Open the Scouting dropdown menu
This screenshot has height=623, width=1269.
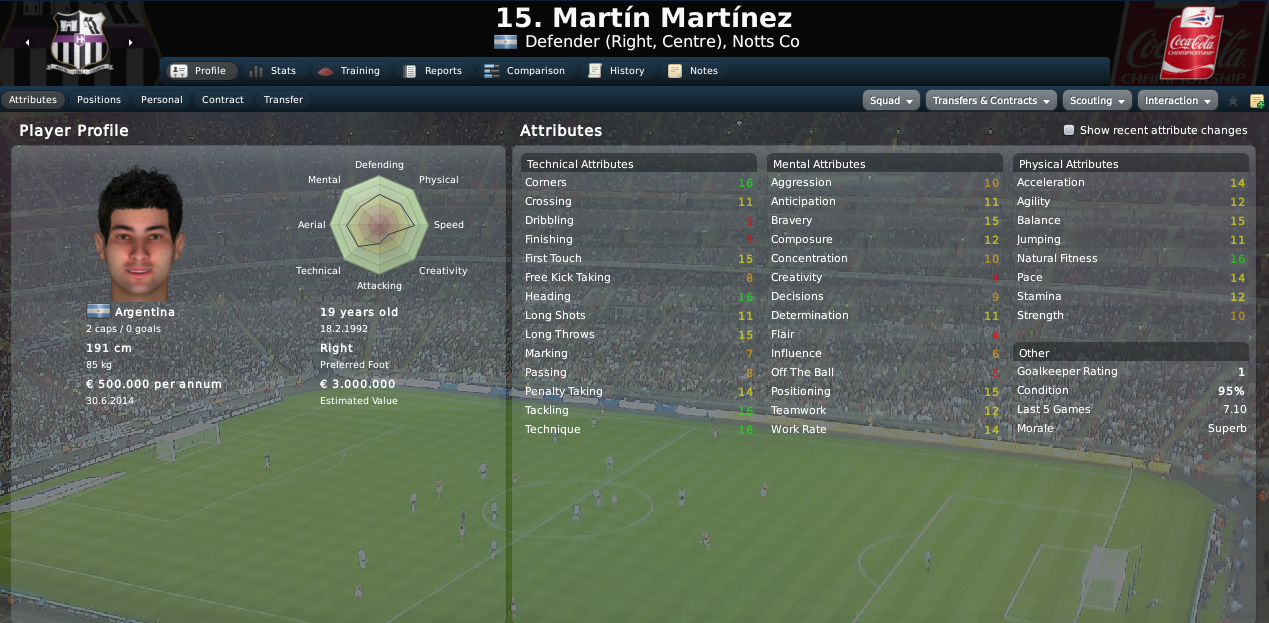tap(1097, 101)
